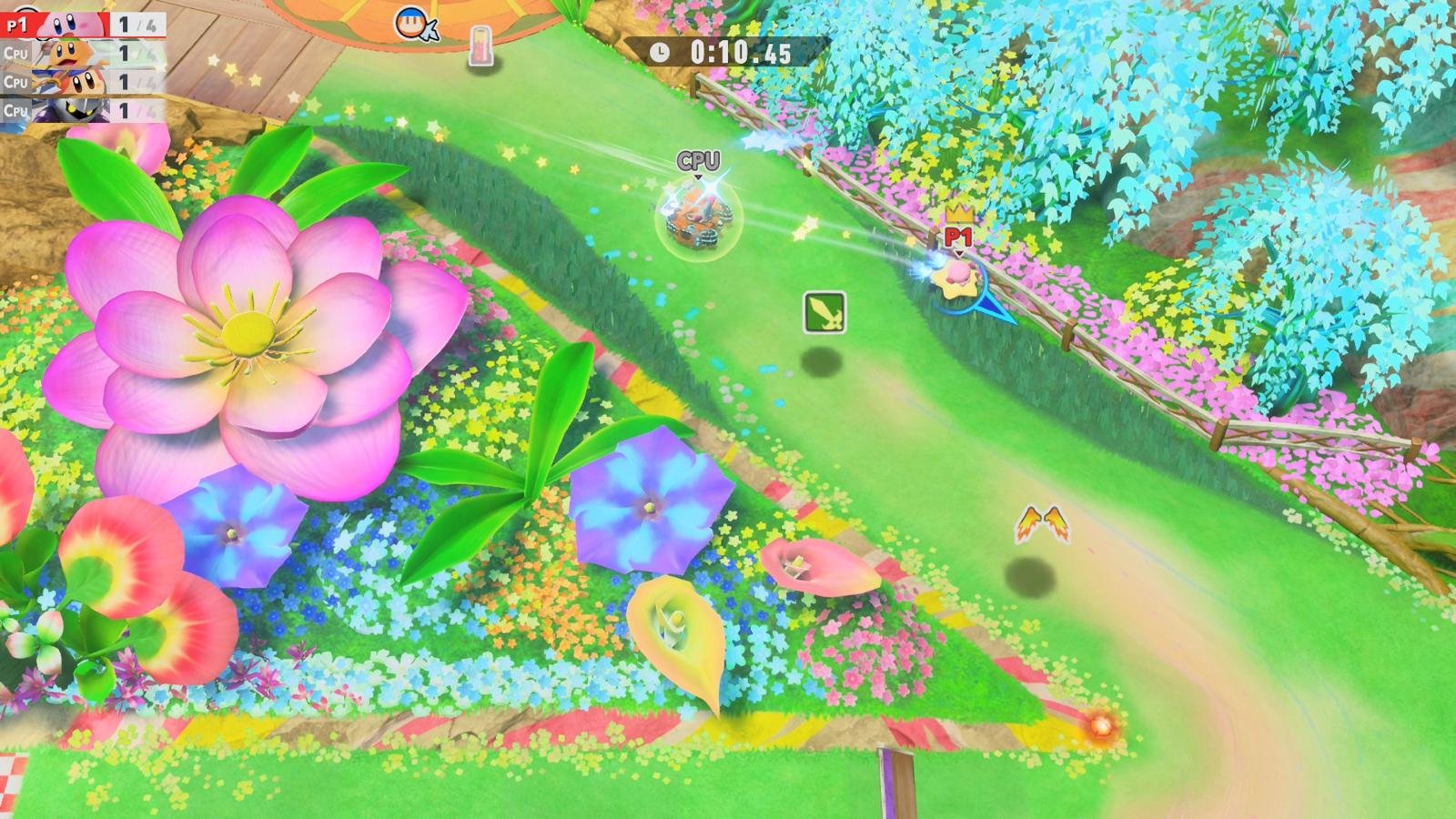Select the CPU Meta Knight standings row

(x=82, y=111)
